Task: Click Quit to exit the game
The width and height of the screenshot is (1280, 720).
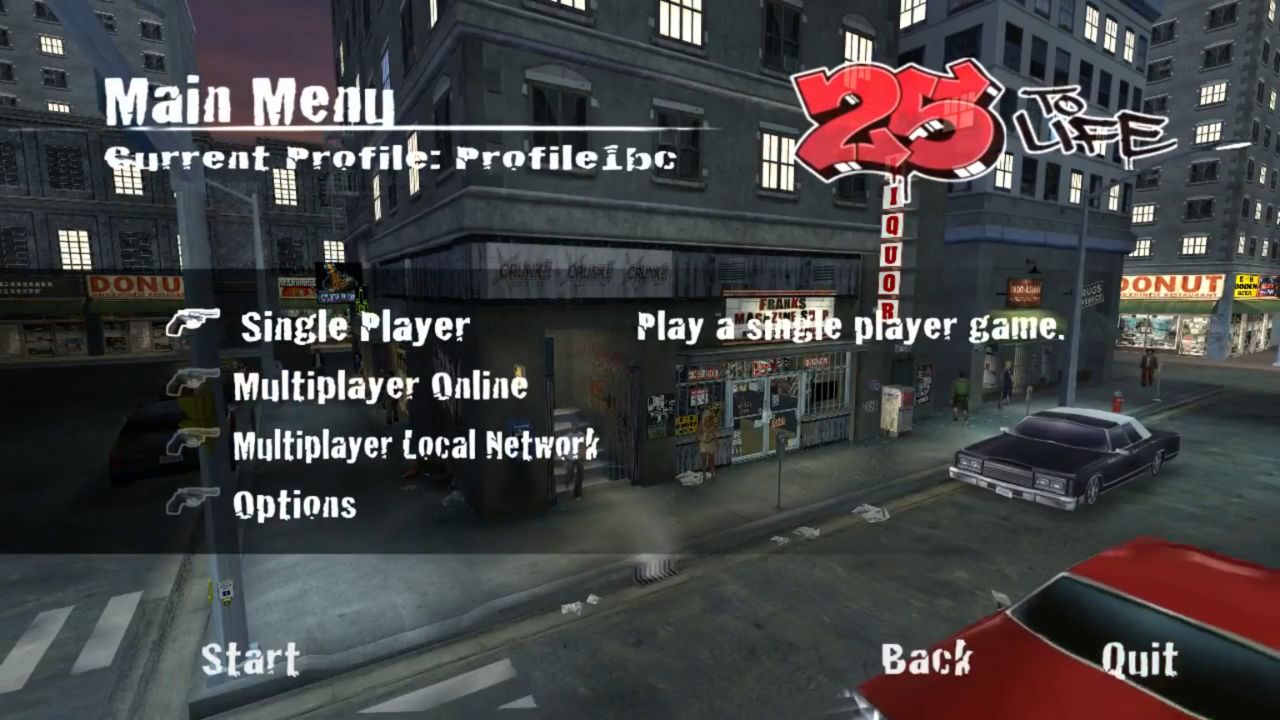Action: pyautogui.click(x=1139, y=659)
